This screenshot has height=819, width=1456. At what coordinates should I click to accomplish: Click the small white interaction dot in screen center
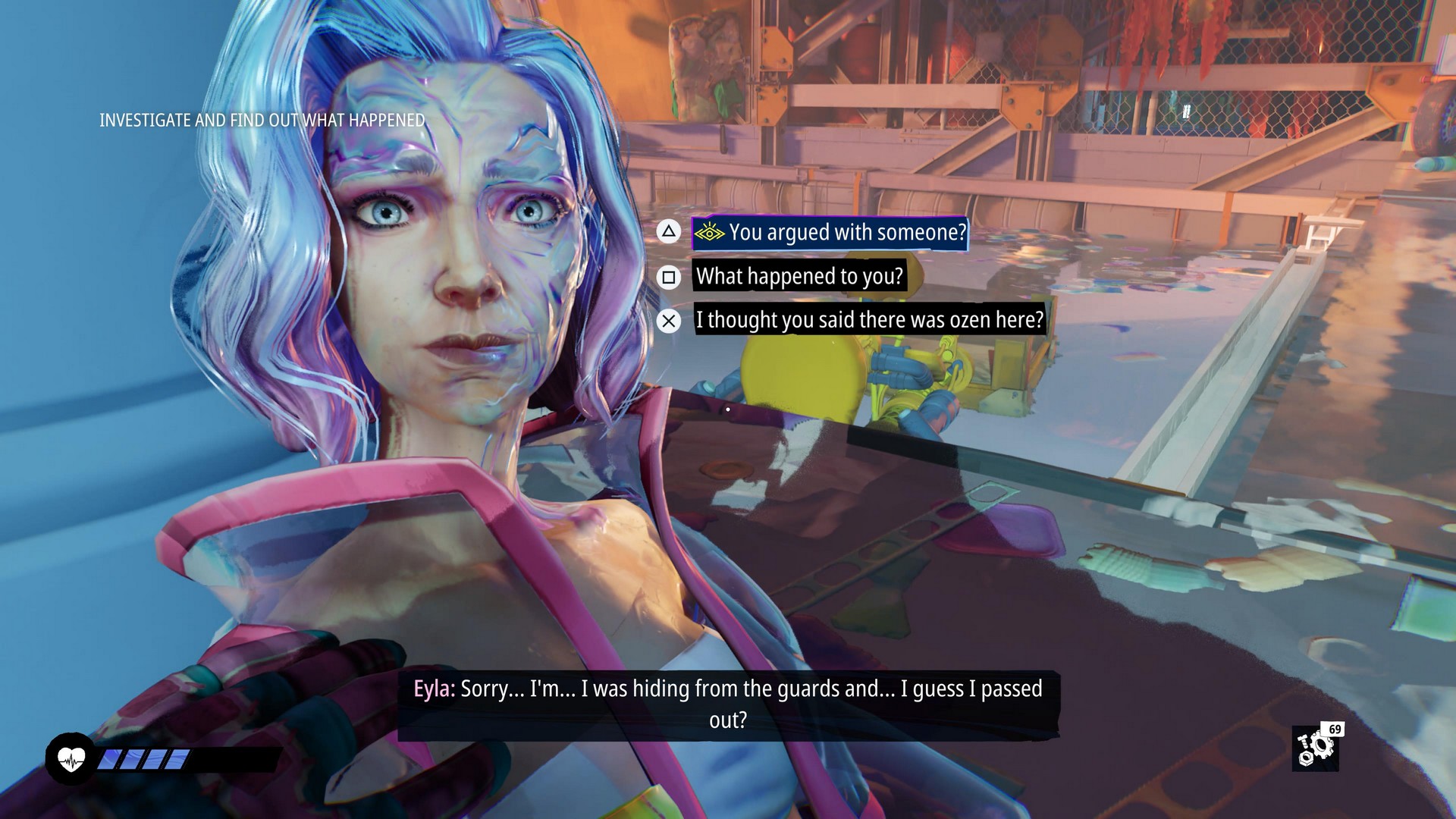click(x=726, y=409)
